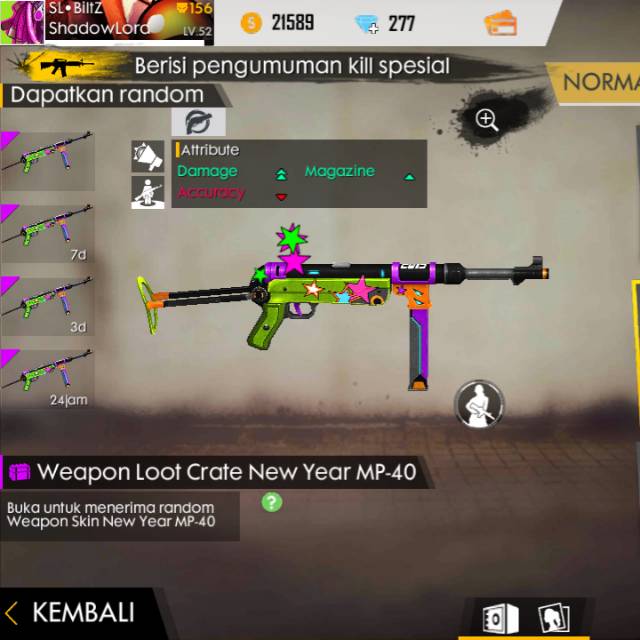Screen dimensions: 640x640
Task: Click the swap arrows icon above Attribute
Action: [x=198, y=123]
